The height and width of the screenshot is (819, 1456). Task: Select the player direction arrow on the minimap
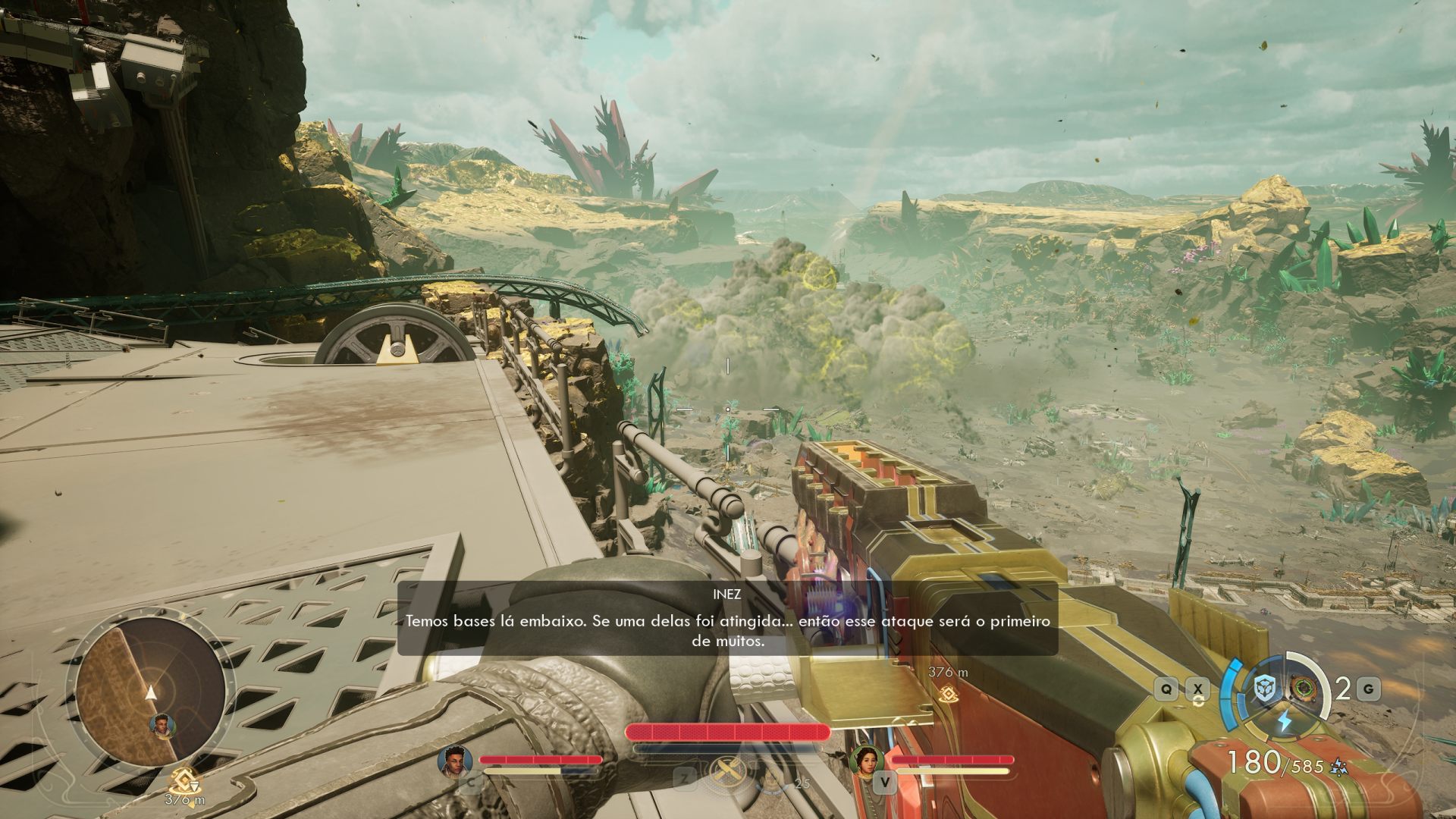point(152,692)
